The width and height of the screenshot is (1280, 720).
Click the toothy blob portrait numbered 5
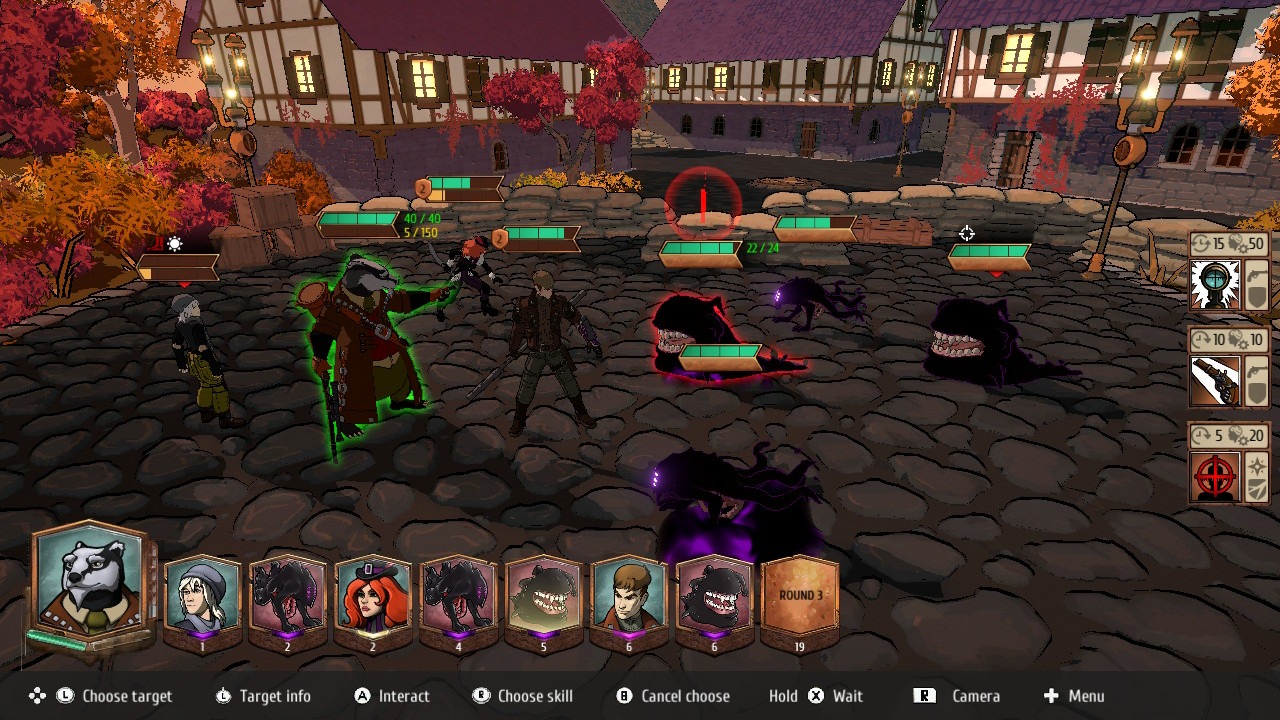[x=543, y=596]
